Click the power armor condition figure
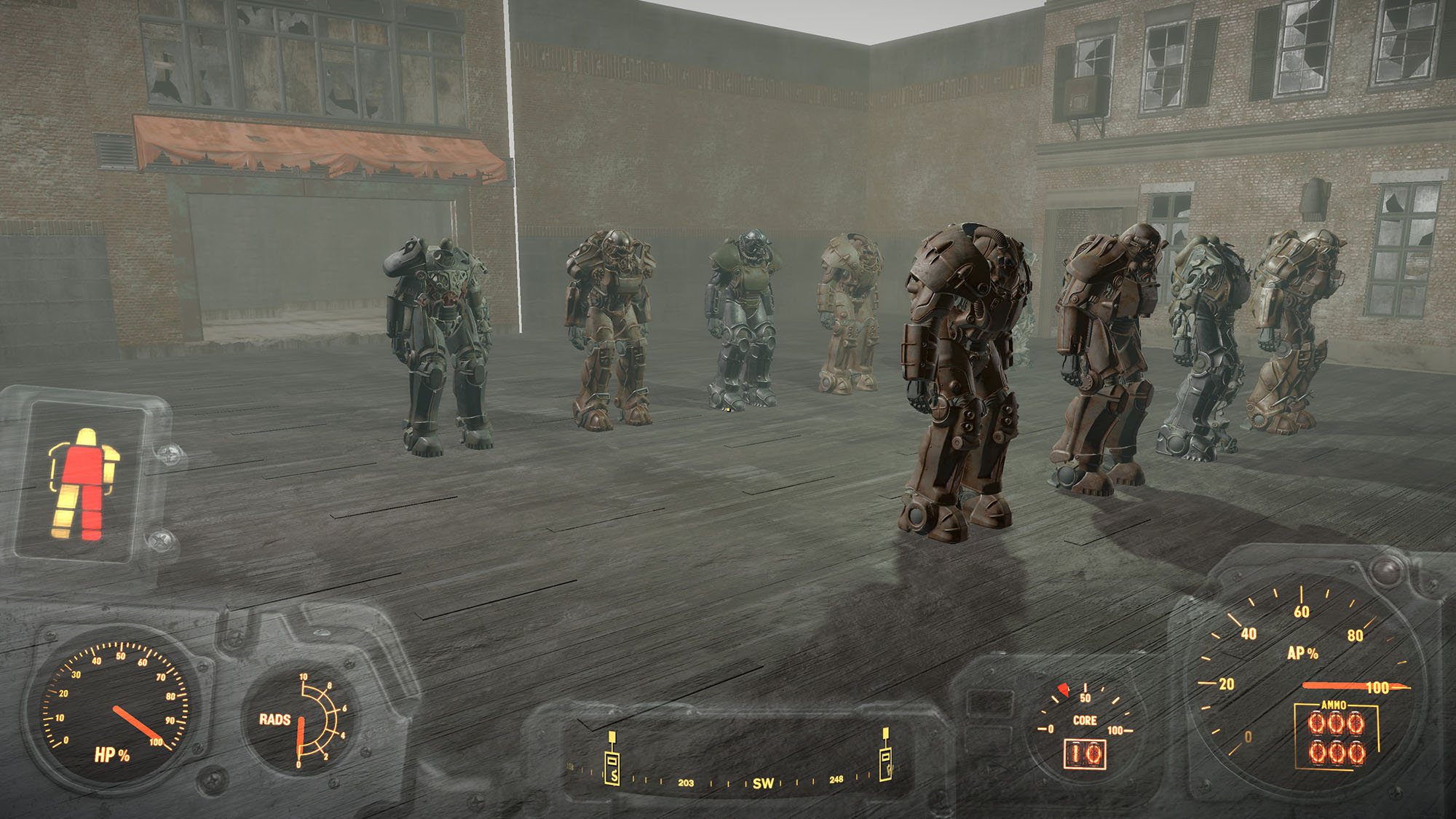 pos(82,483)
